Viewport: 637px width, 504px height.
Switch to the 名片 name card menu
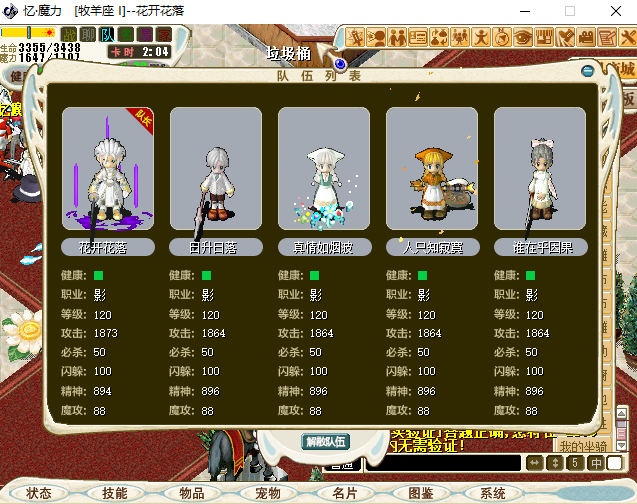[x=344, y=493]
